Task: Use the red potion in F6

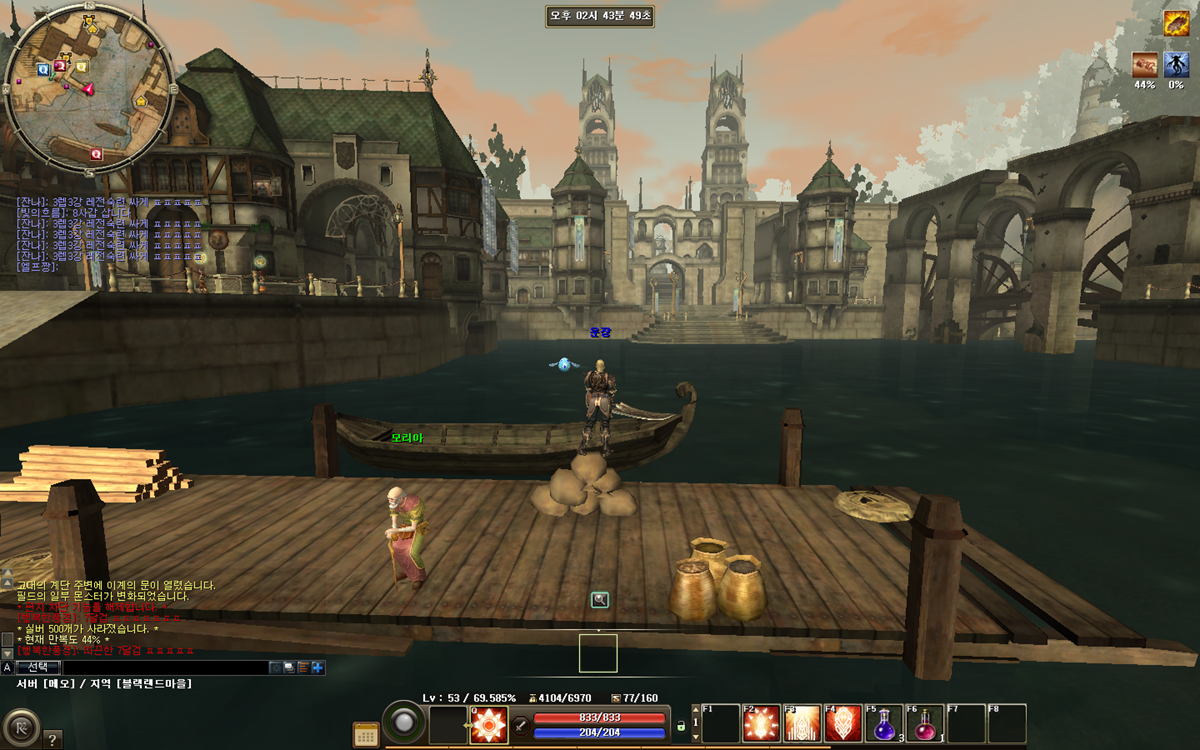Action: coord(925,724)
